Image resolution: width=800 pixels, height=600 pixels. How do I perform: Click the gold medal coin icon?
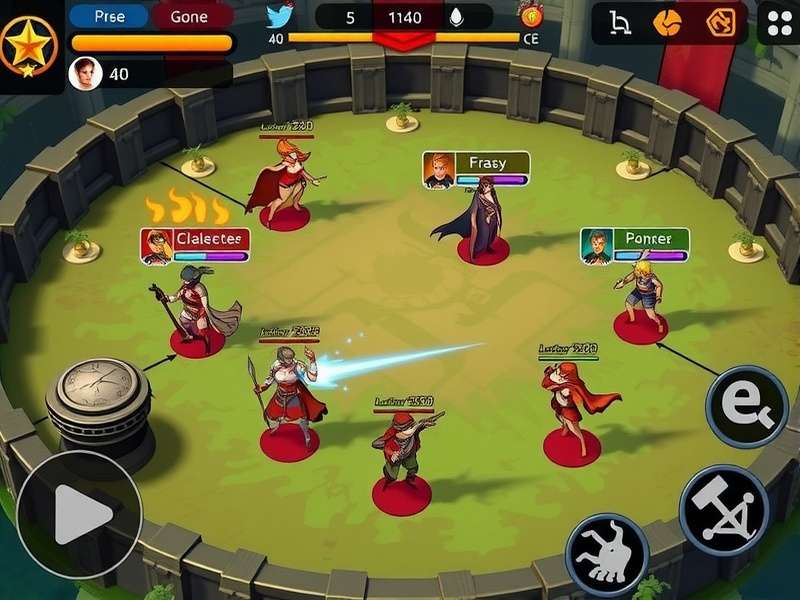(x=529, y=14)
